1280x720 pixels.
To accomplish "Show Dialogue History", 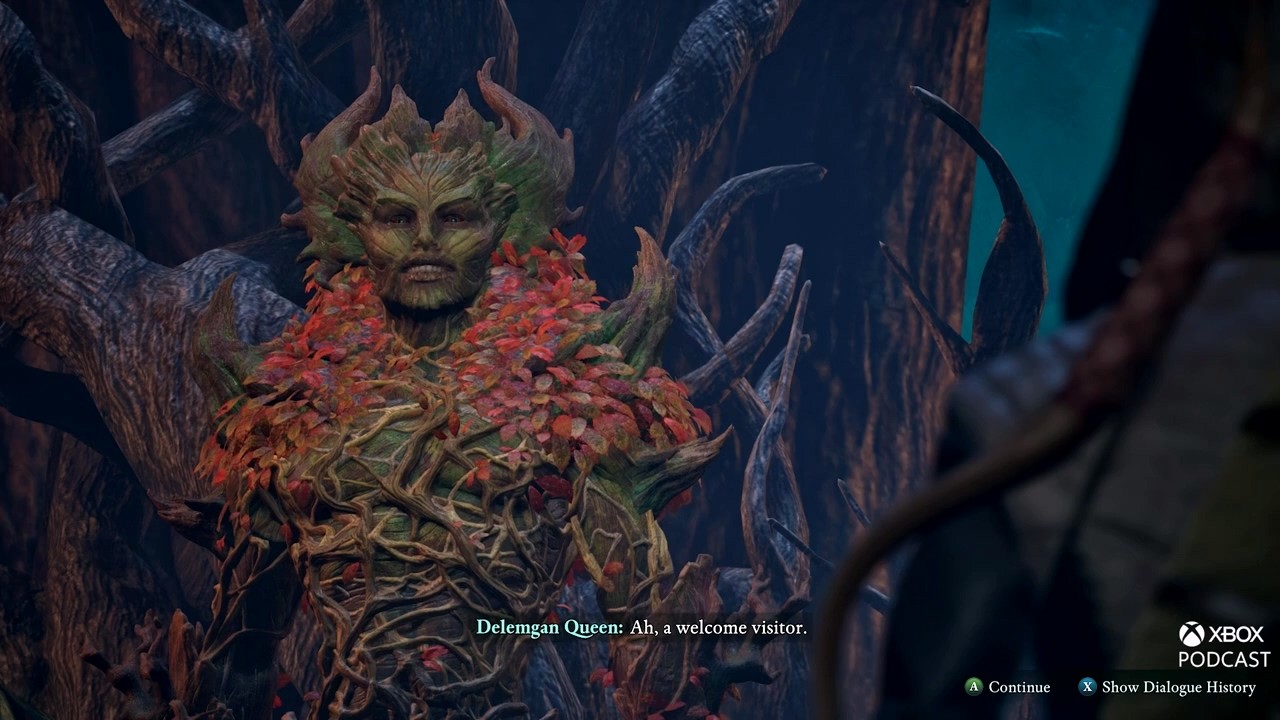I will point(1167,687).
